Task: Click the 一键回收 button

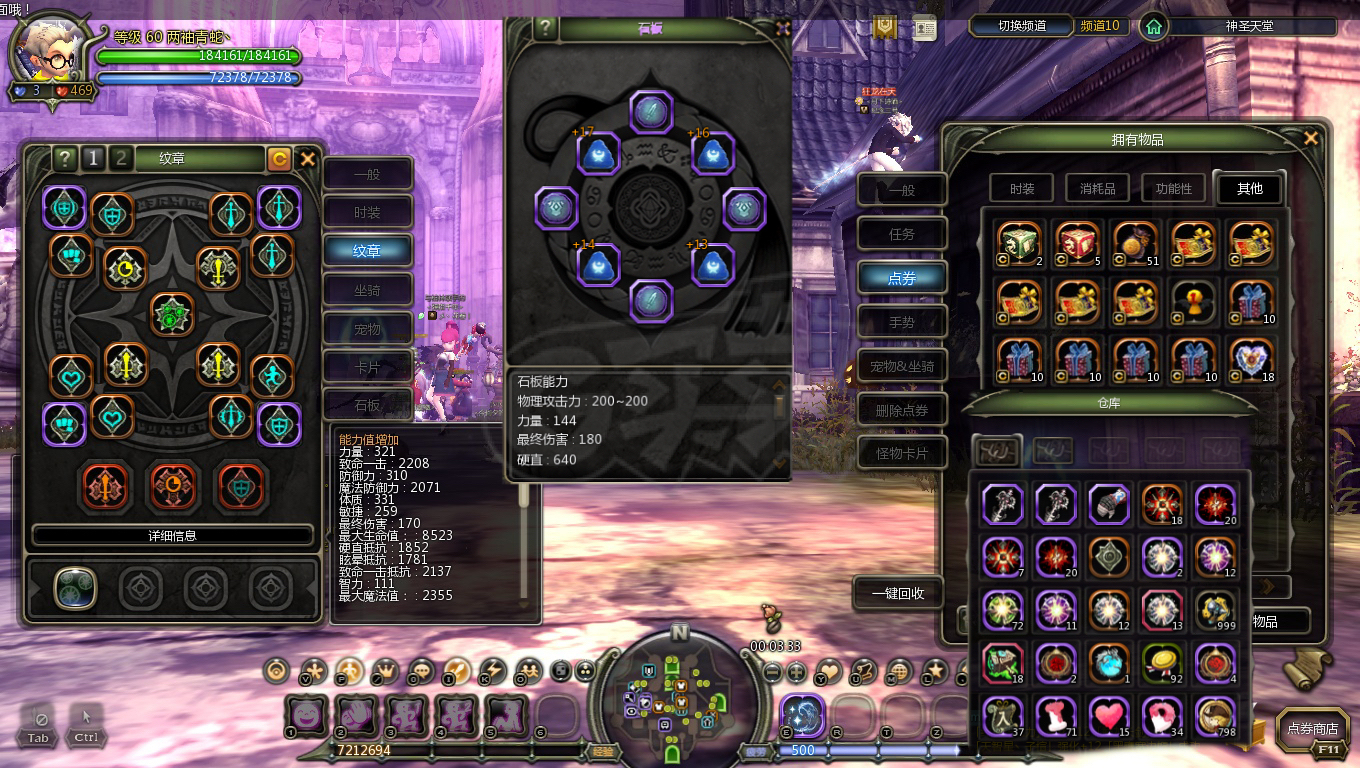Action: point(895,593)
